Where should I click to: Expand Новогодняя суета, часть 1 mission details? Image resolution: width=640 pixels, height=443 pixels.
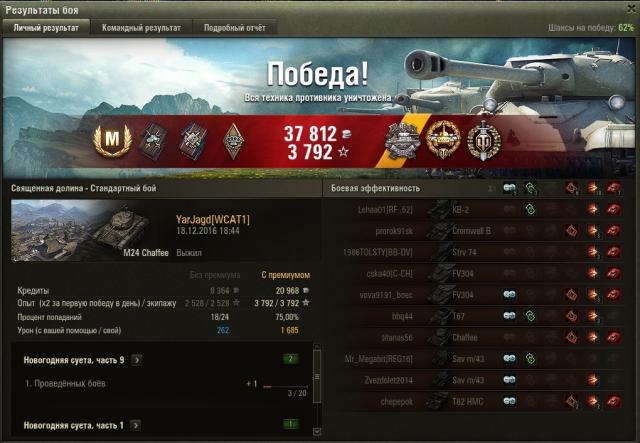click(136, 426)
